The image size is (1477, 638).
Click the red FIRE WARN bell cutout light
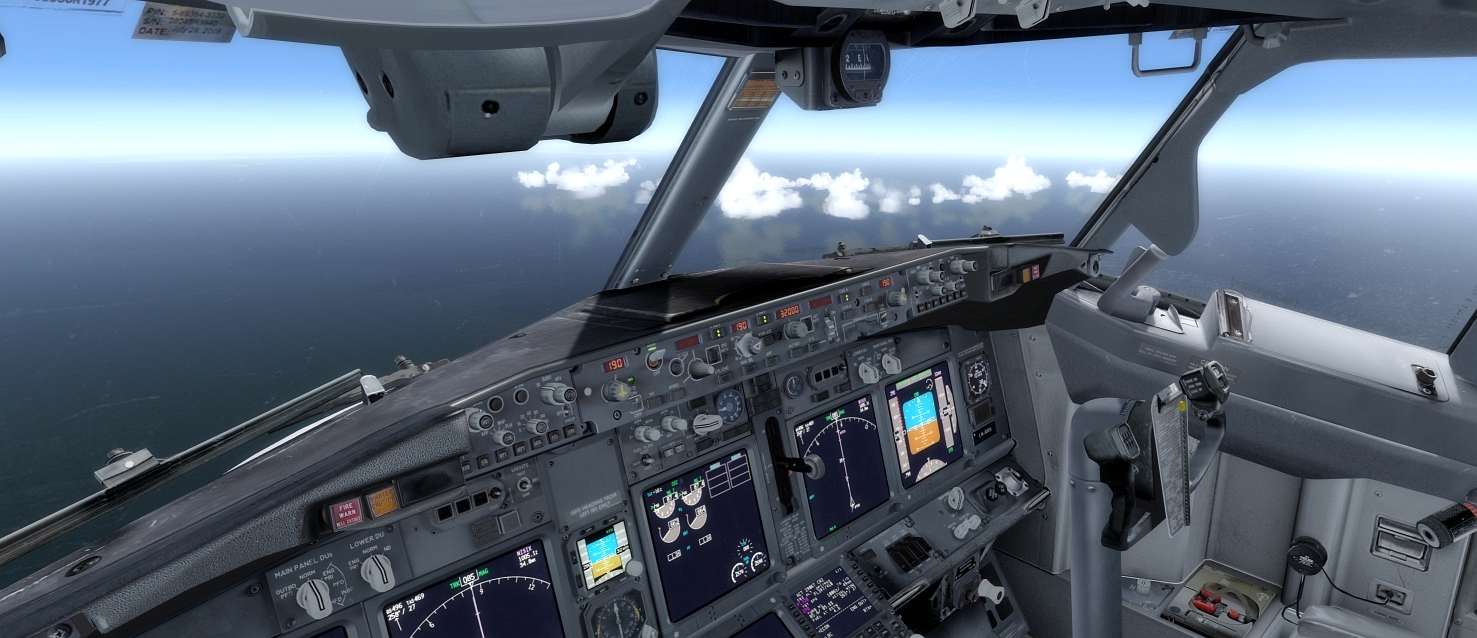346,513
